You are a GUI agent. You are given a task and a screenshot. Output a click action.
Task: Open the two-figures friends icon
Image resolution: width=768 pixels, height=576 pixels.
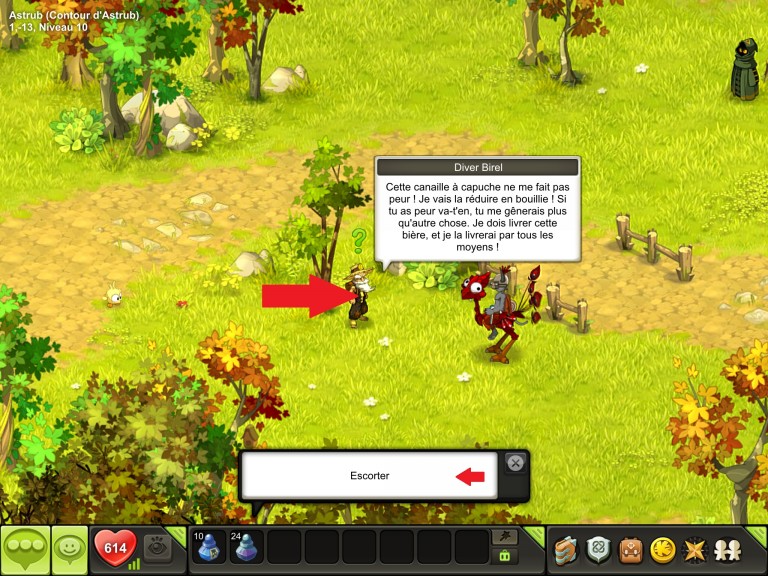pyautogui.click(x=726, y=549)
